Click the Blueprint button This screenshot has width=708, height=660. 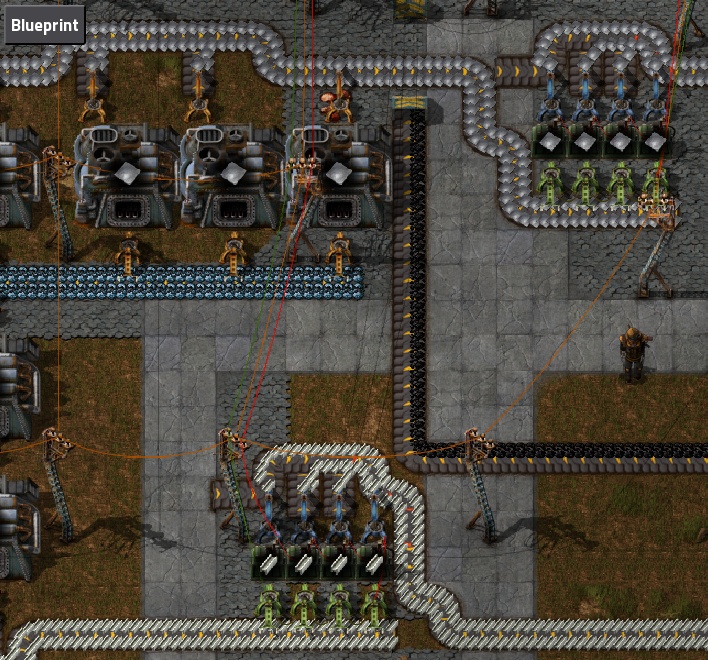pyautogui.click(x=44, y=24)
